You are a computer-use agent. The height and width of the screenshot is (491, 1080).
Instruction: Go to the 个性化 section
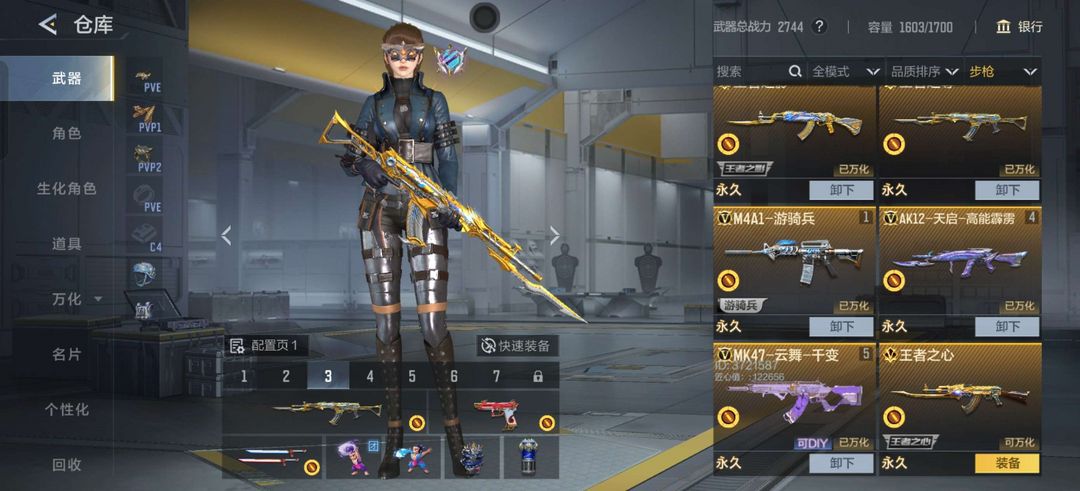(66, 409)
